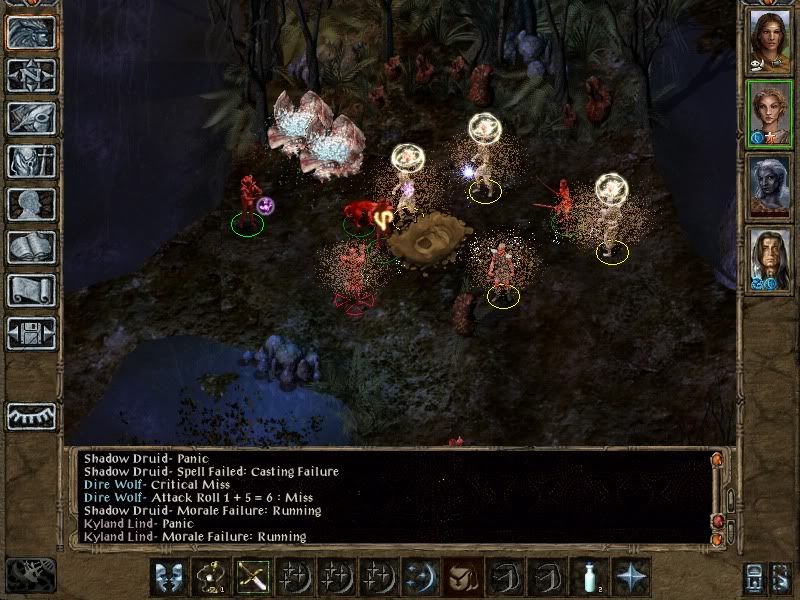Screen dimensions: 800x600
Task: Open special abilities four-pointed star button
Action: (632, 577)
